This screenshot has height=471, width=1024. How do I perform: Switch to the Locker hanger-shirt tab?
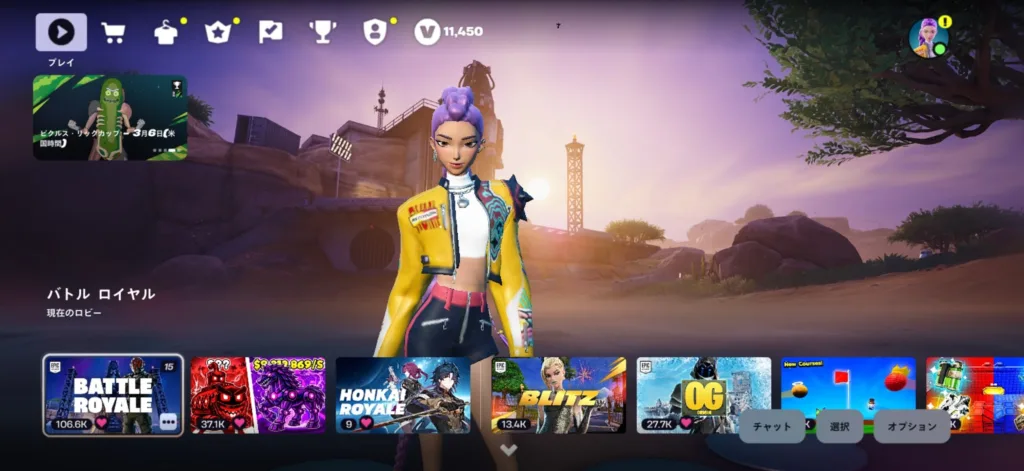(166, 32)
